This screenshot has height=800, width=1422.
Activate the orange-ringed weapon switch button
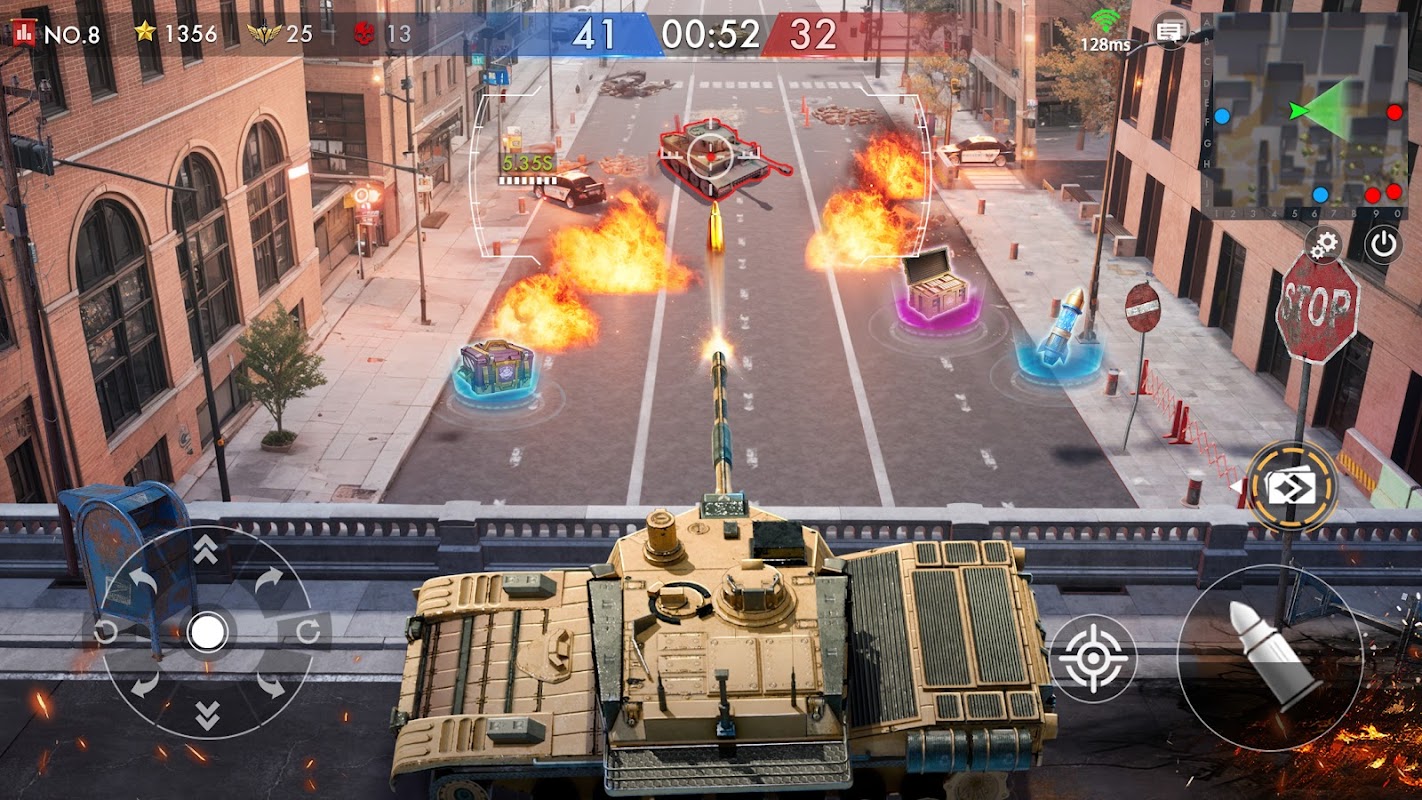tap(1291, 487)
